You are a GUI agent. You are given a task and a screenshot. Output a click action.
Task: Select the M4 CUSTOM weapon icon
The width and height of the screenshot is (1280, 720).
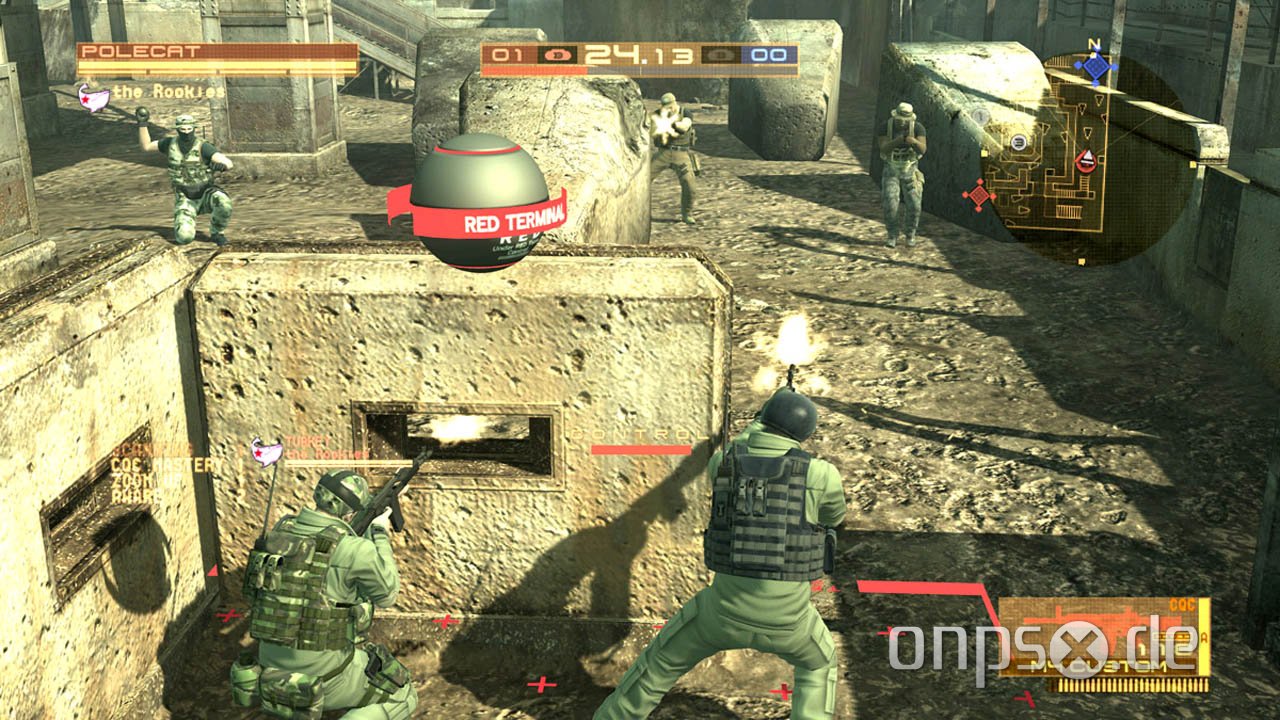[x=1100, y=665]
